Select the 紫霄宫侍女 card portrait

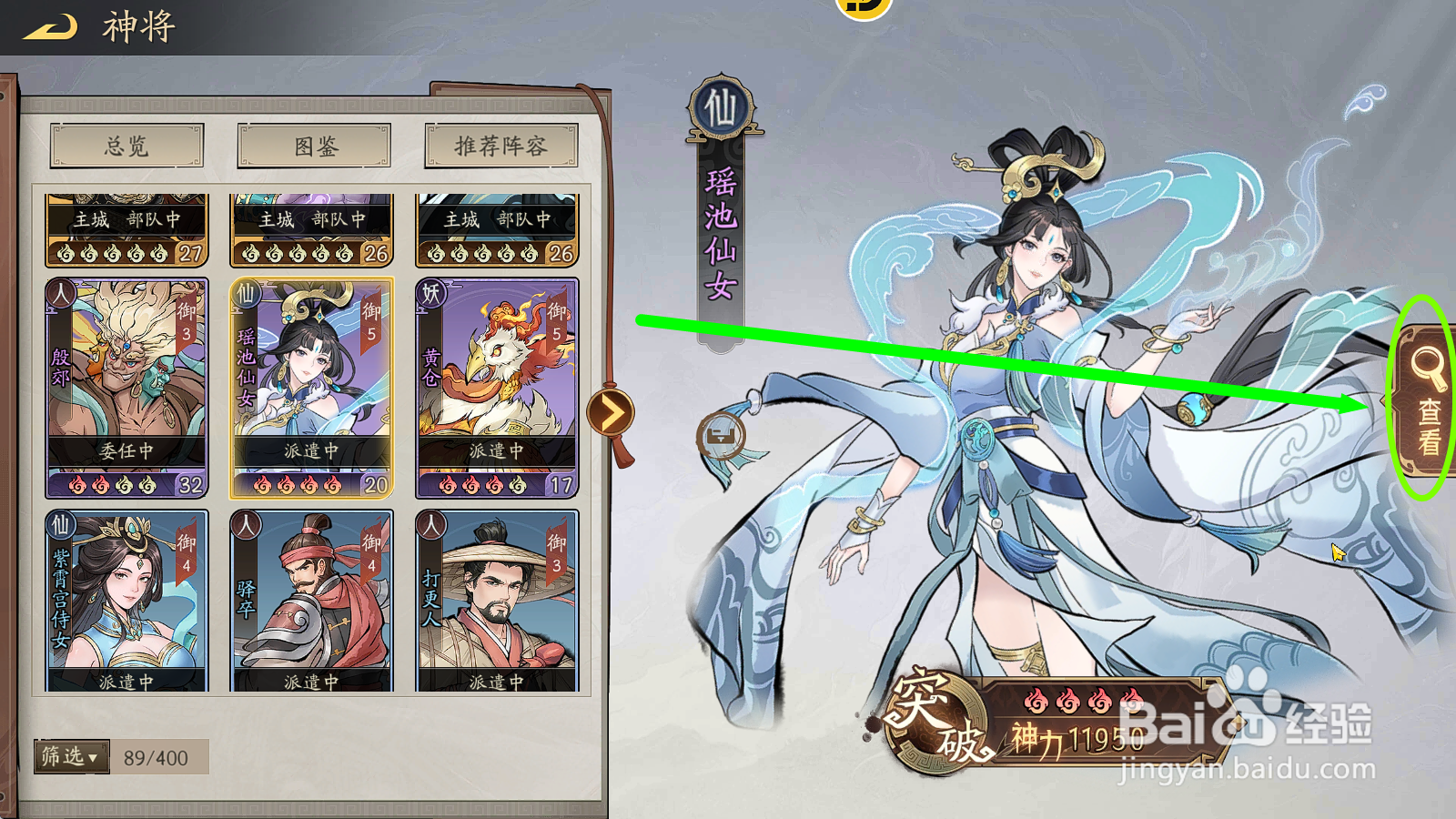[127, 596]
